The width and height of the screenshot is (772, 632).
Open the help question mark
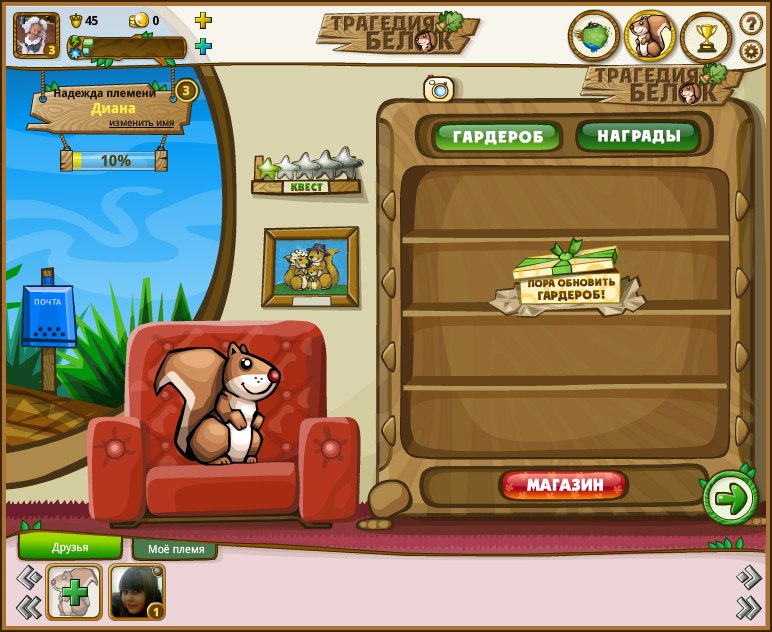(x=751, y=22)
